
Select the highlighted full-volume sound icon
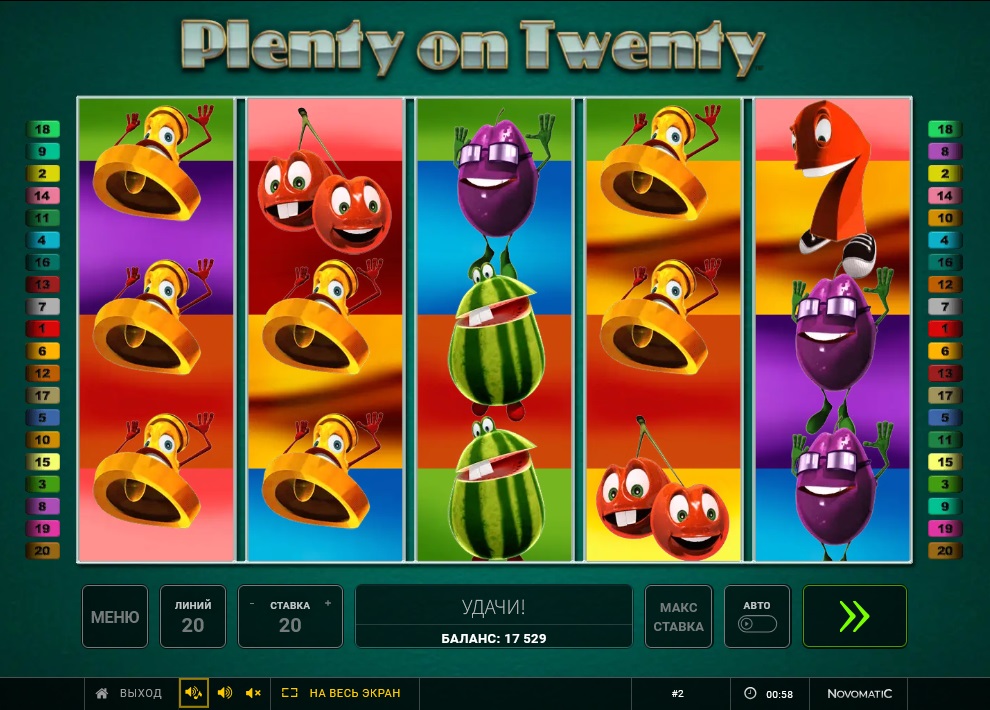194,693
